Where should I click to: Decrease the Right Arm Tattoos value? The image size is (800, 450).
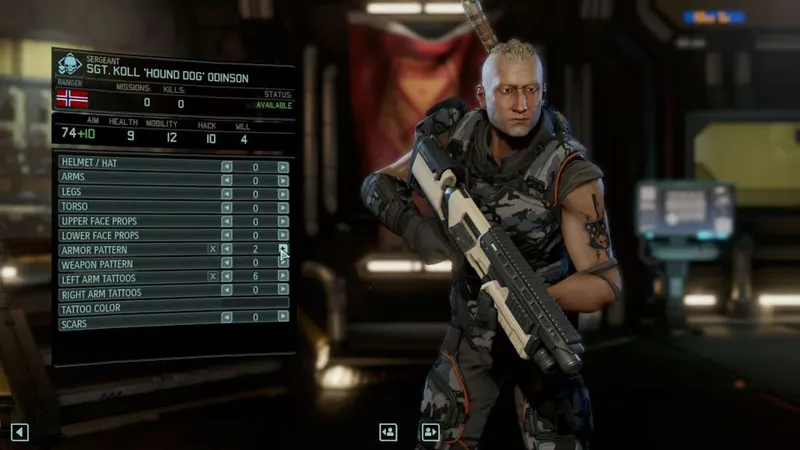tap(226, 290)
